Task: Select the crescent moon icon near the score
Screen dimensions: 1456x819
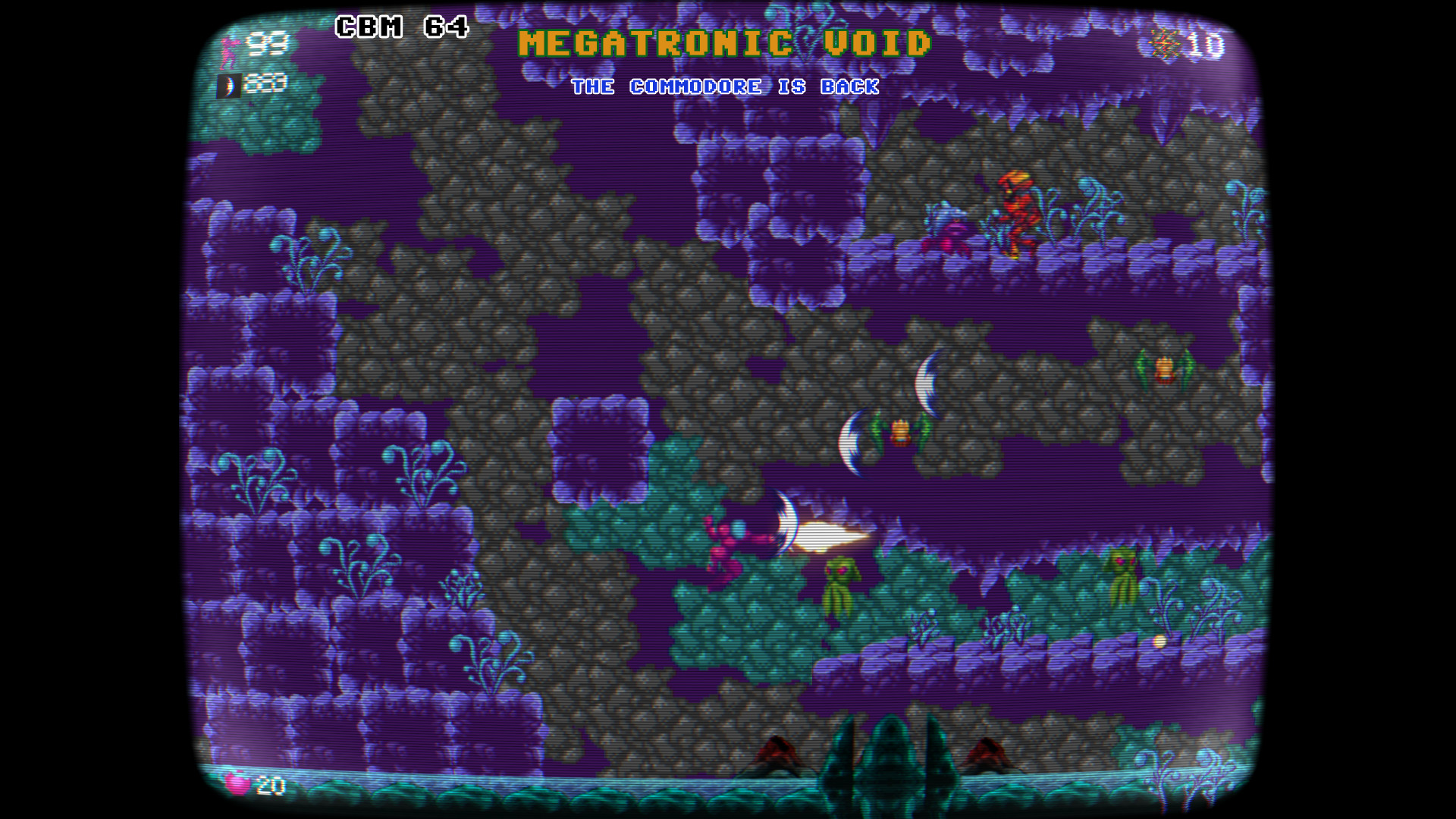Action: (x=227, y=86)
